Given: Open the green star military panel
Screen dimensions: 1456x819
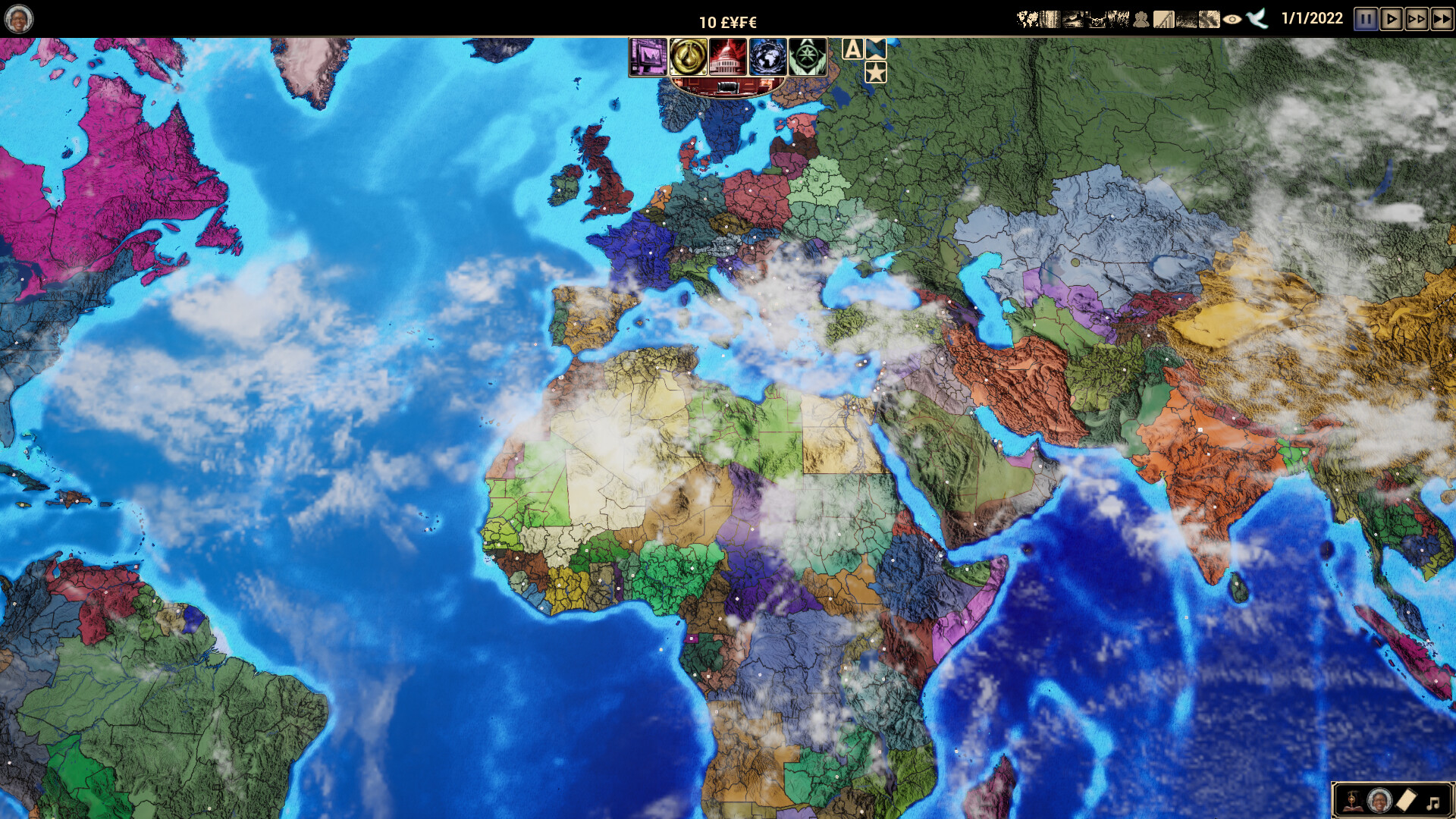Looking at the screenshot, I should 807,57.
